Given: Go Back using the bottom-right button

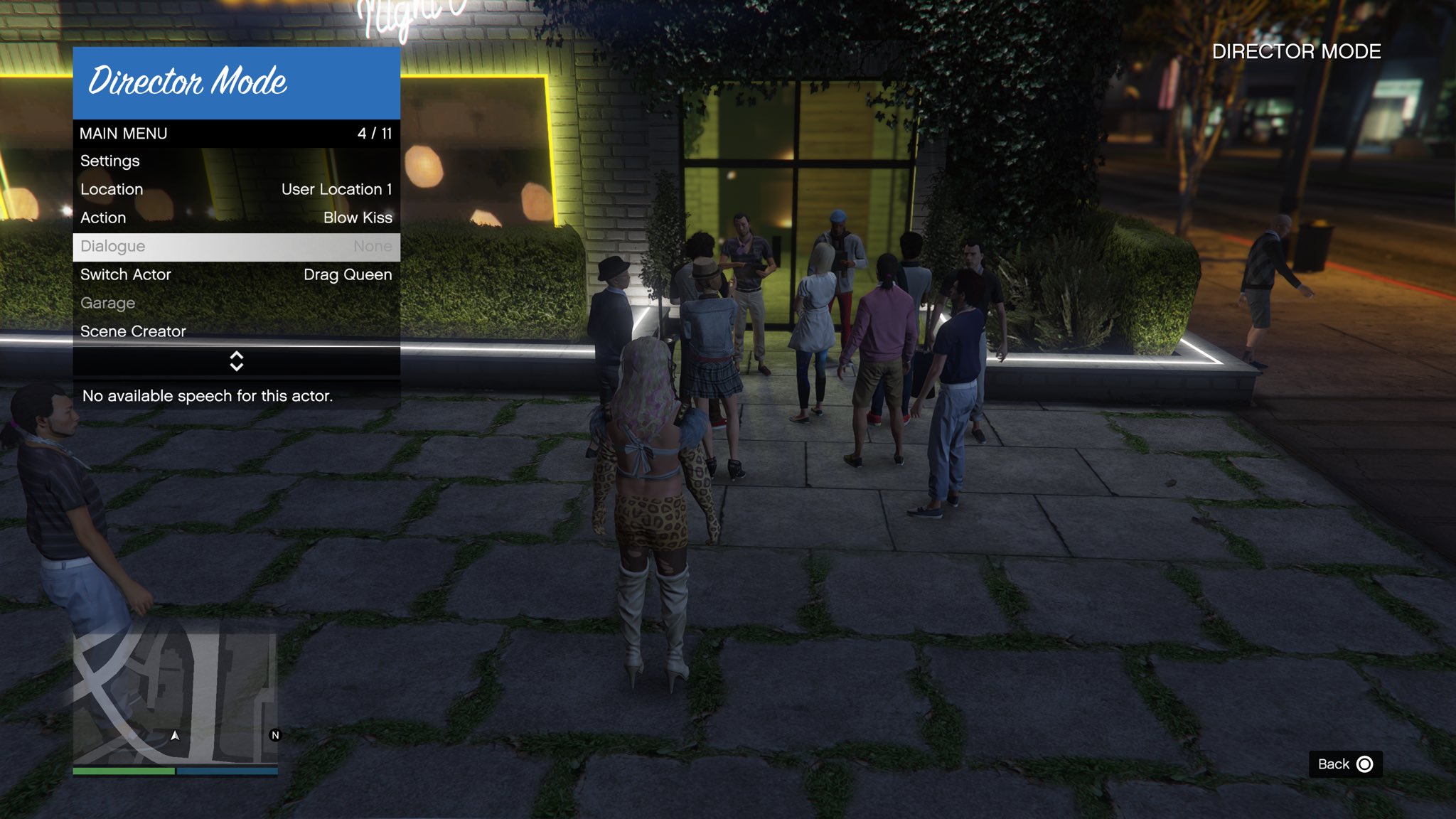Looking at the screenshot, I should (x=1345, y=764).
